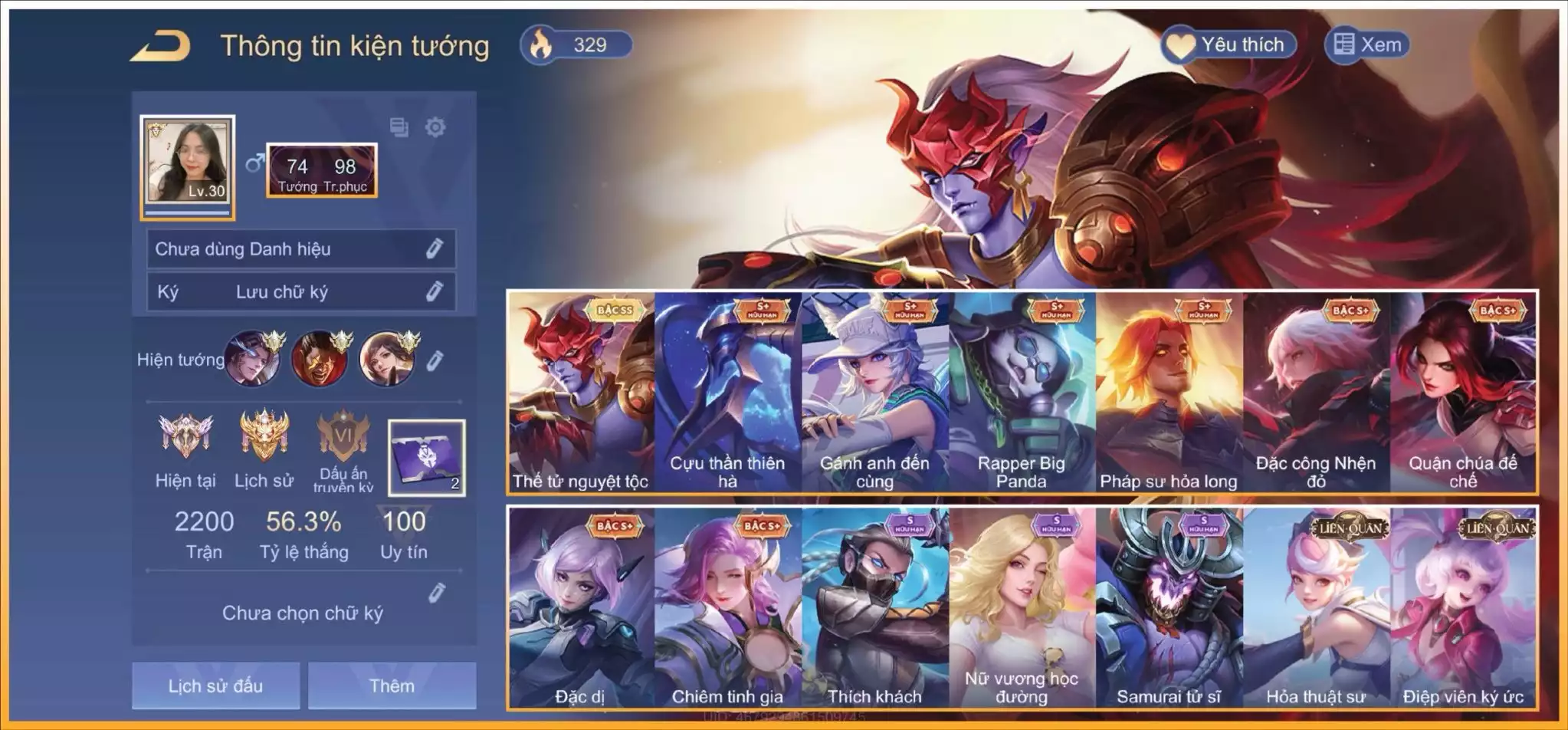The width and height of the screenshot is (1568, 730).
Task: Edit the Chưa dùng Danh hiệu title
Action: (435, 248)
